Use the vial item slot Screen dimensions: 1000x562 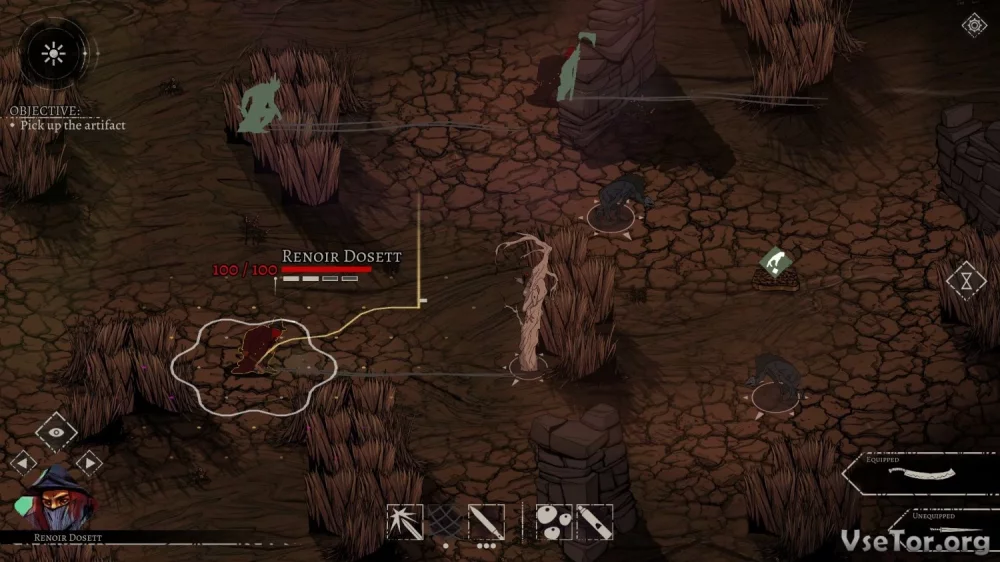pyautogui.click(x=594, y=522)
